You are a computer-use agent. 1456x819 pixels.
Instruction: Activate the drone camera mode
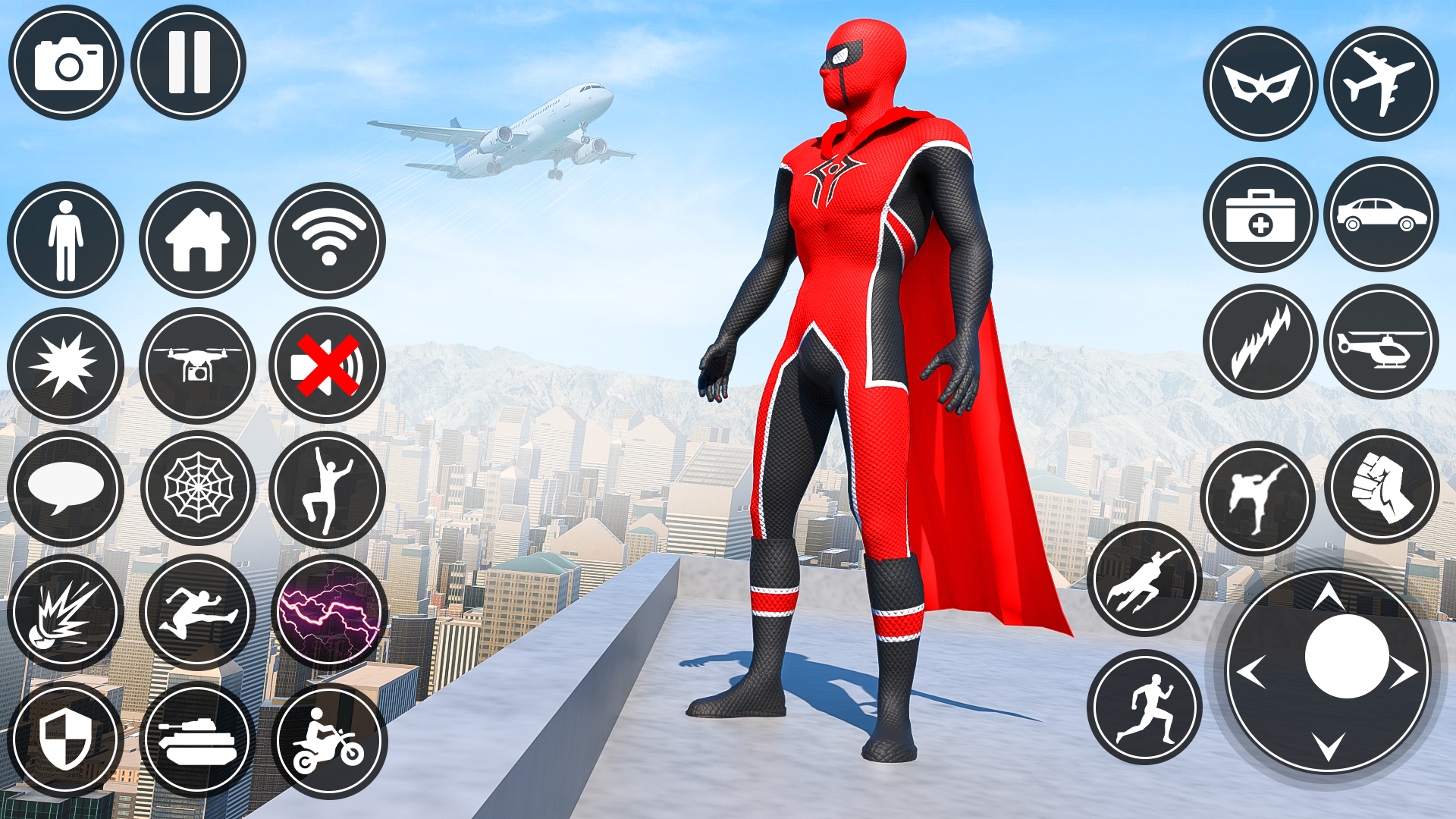197,364
